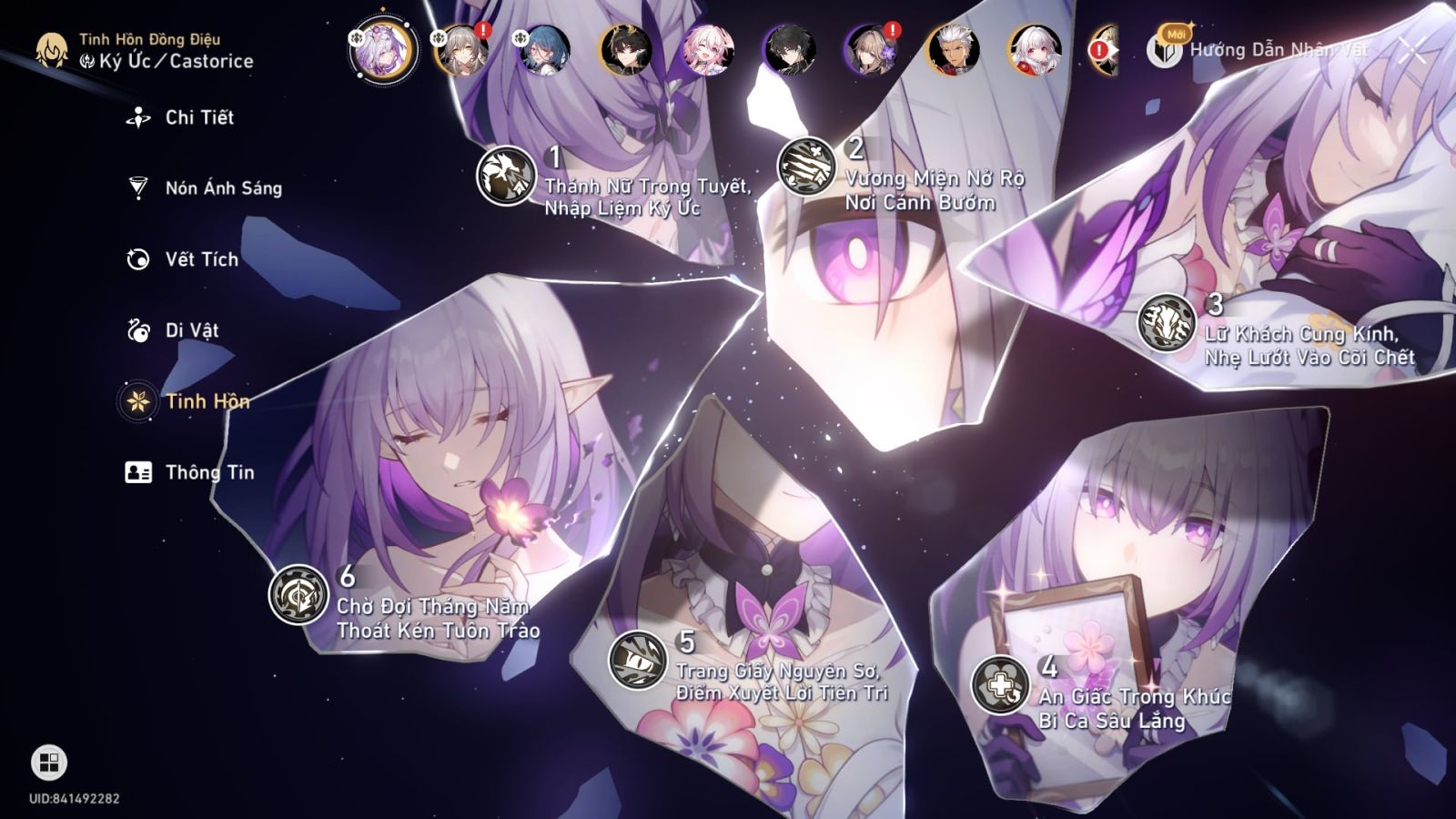
Task: Click the Nón Ánh Sáng light cone icon
Action: pos(136,187)
